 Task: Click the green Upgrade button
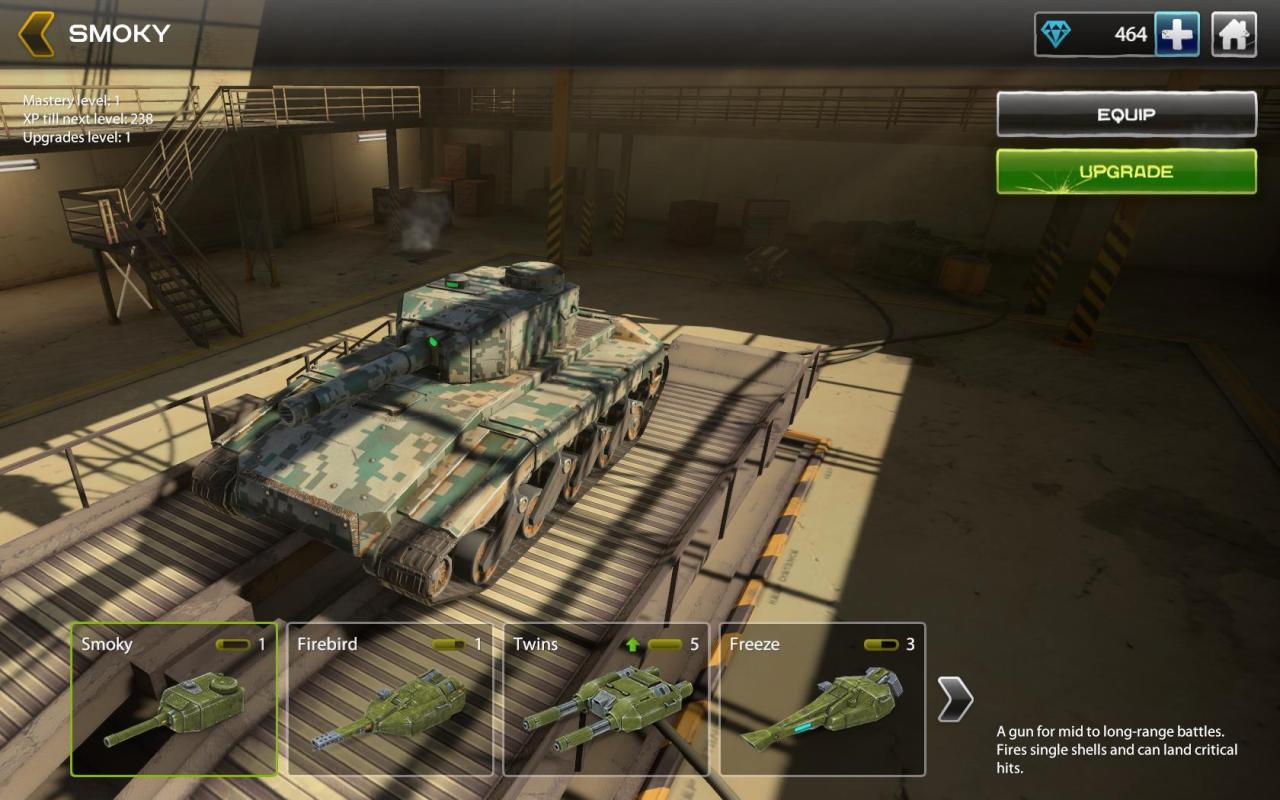pyautogui.click(x=1126, y=171)
